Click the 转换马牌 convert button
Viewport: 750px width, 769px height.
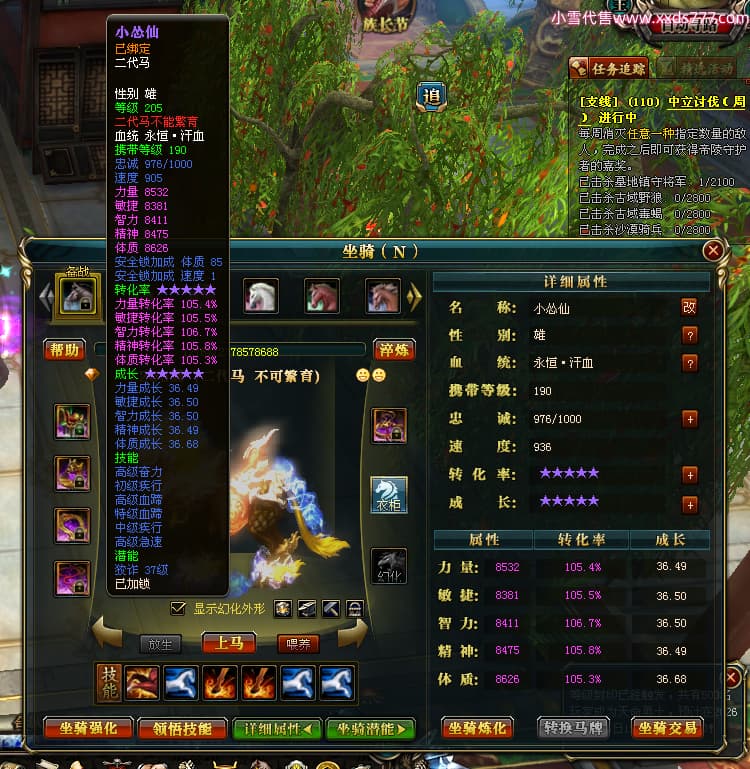(573, 728)
